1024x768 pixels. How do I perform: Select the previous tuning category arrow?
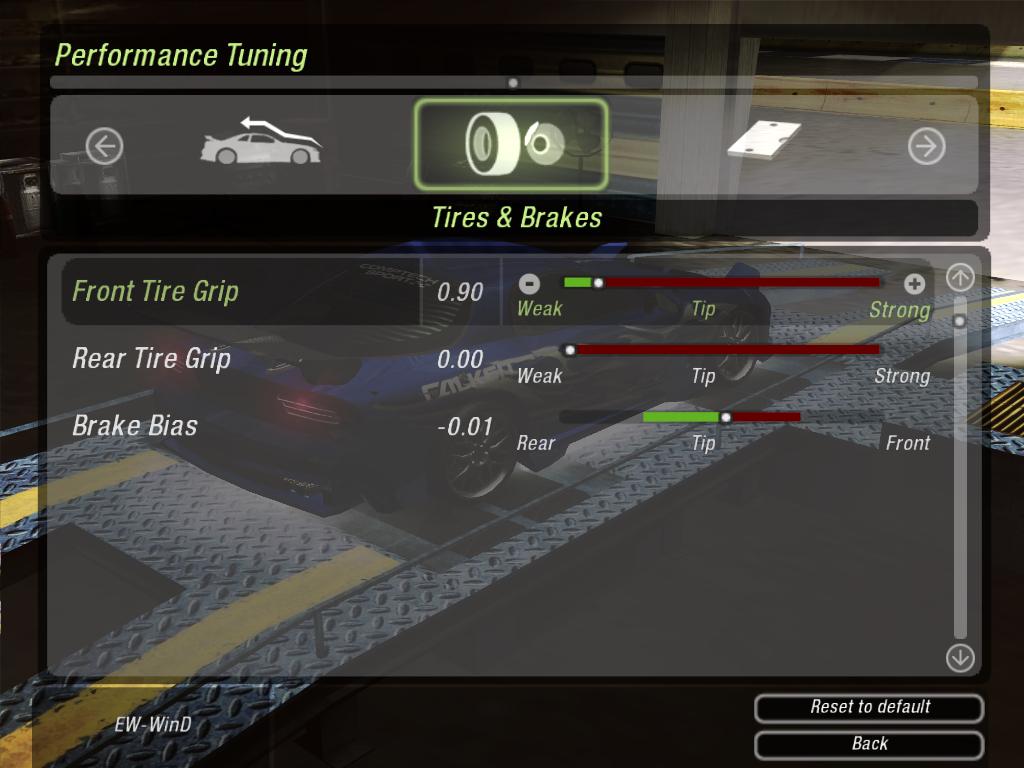click(x=104, y=147)
